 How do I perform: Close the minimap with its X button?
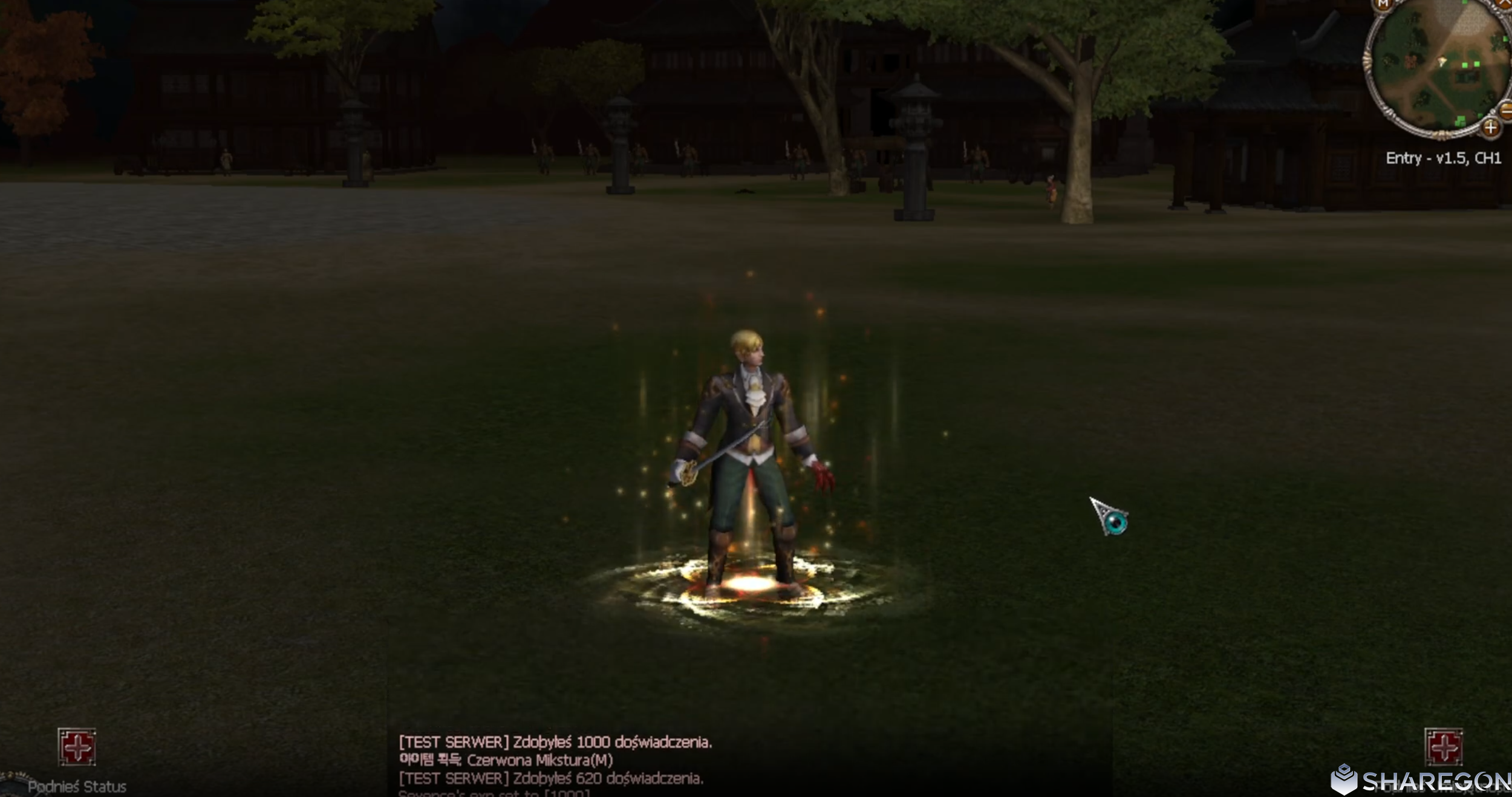coord(1505,4)
